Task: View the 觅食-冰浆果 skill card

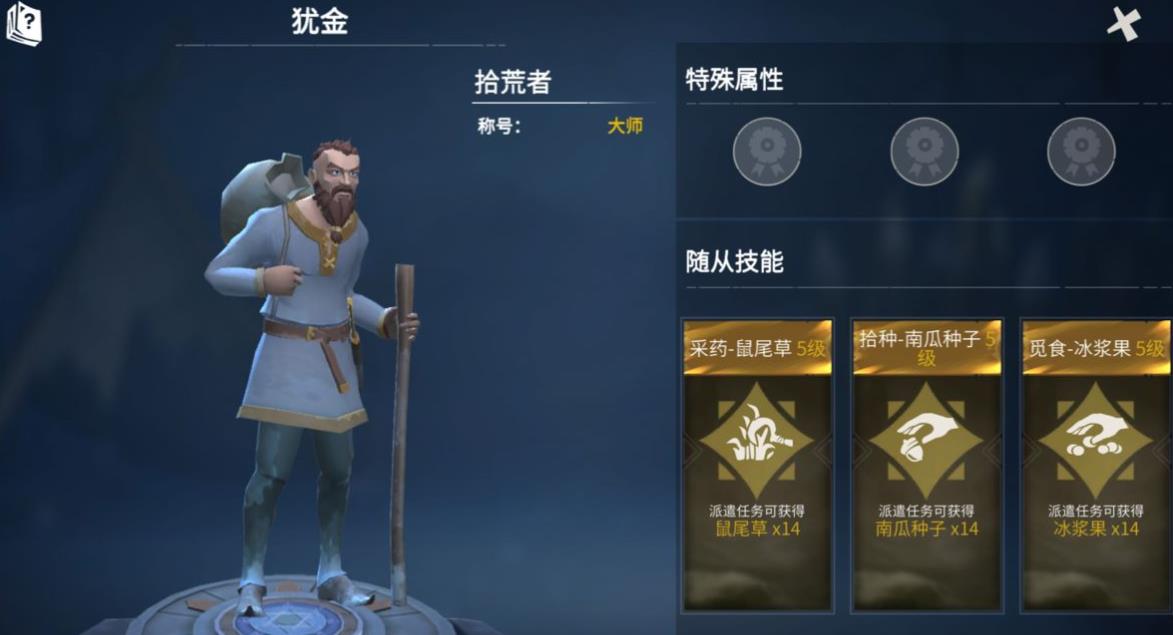Action: [1096, 465]
